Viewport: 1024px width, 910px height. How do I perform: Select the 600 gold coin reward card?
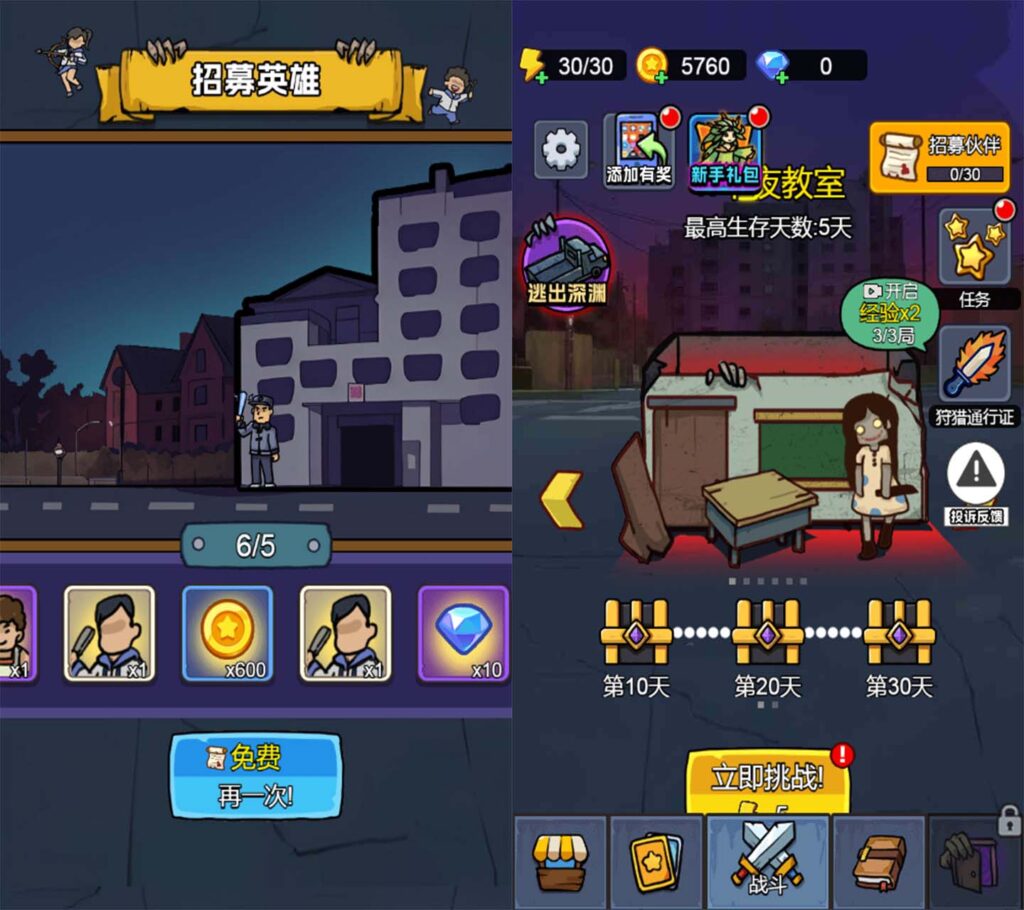[x=227, y=634]
